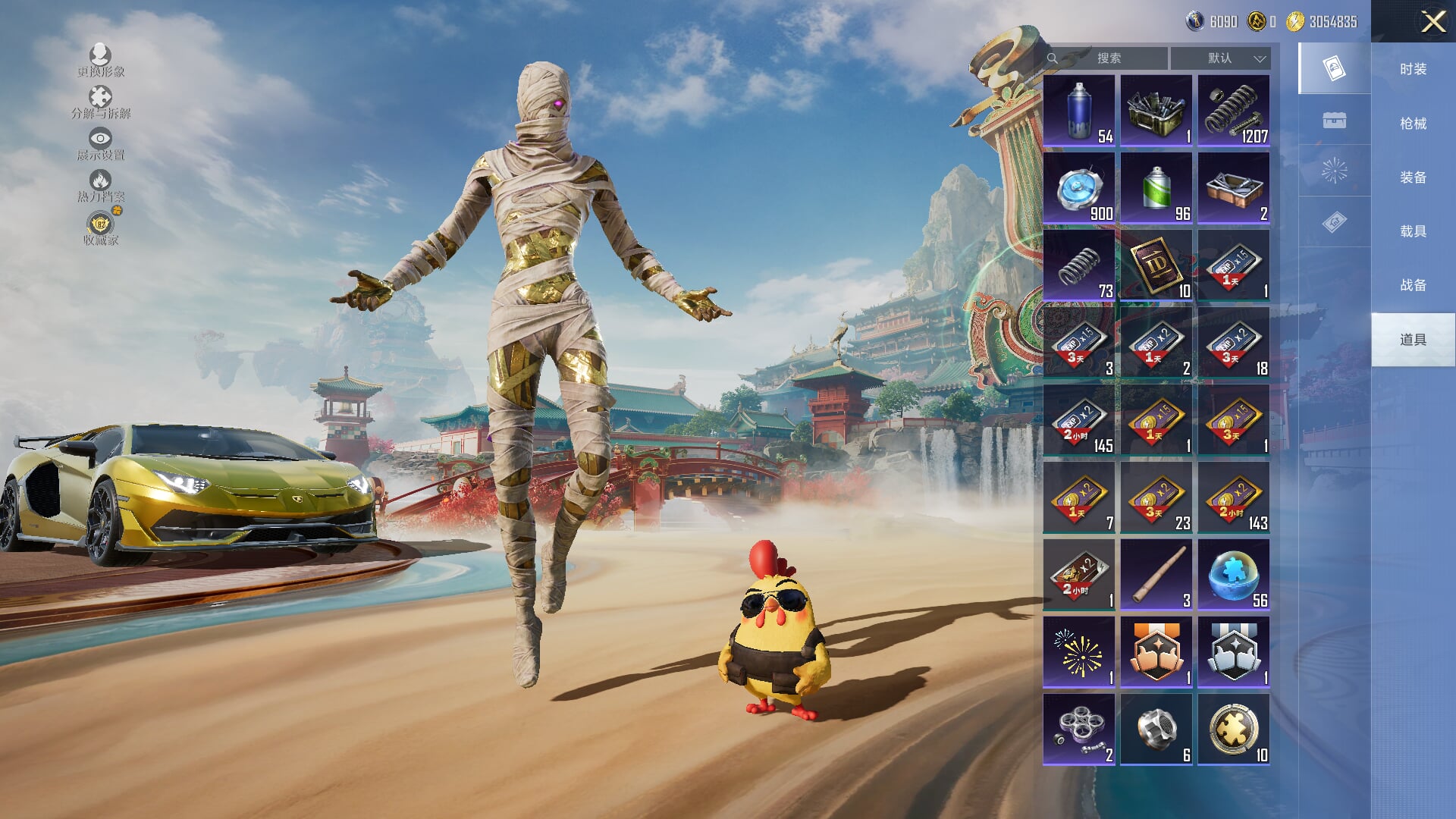Select the 装备 tab
1456x819 pixels.
[1413, 177]
